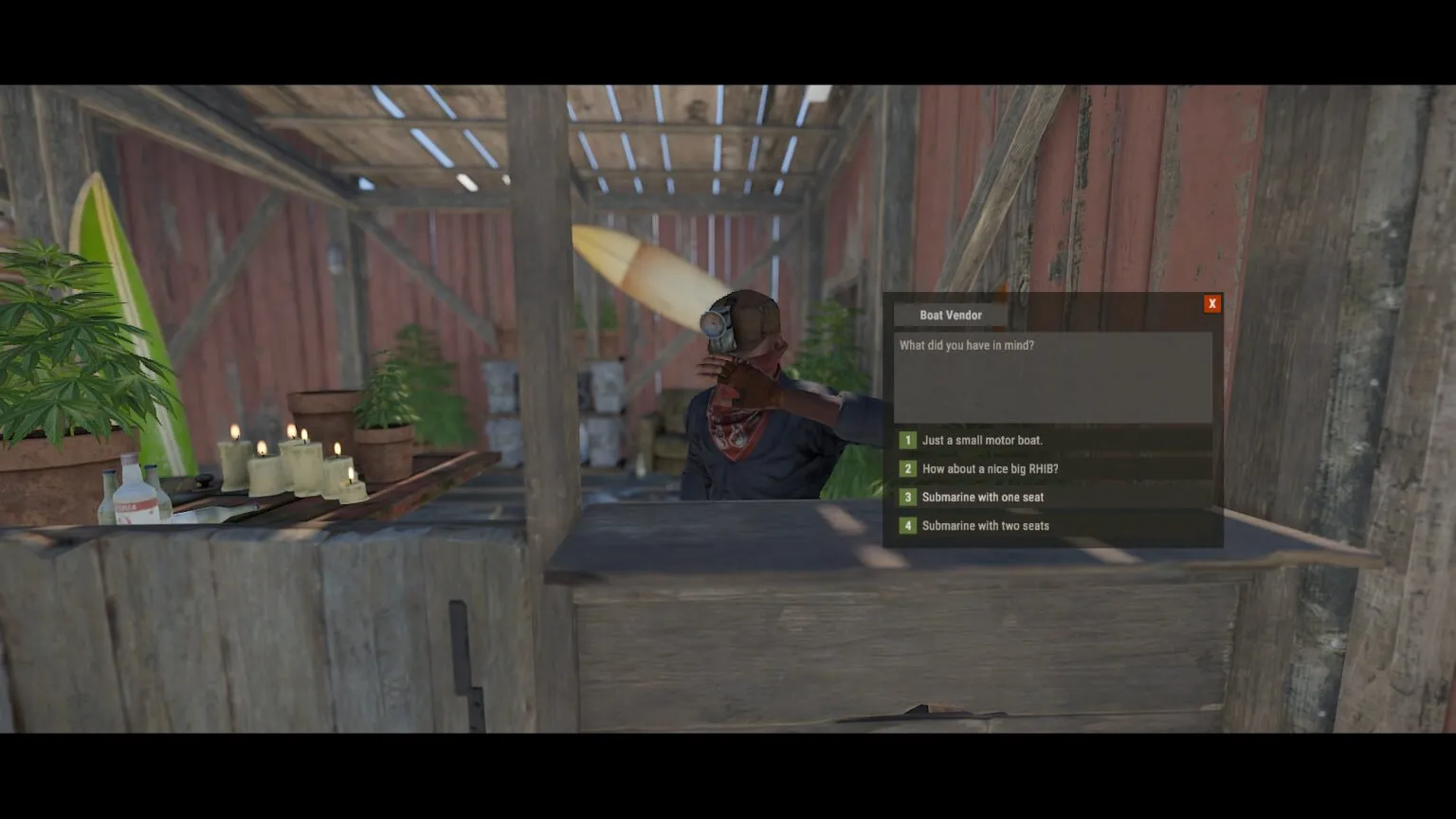Click the green number 1 badge
This screenshot has height=819, width=1456.
[x=907, y=440]
